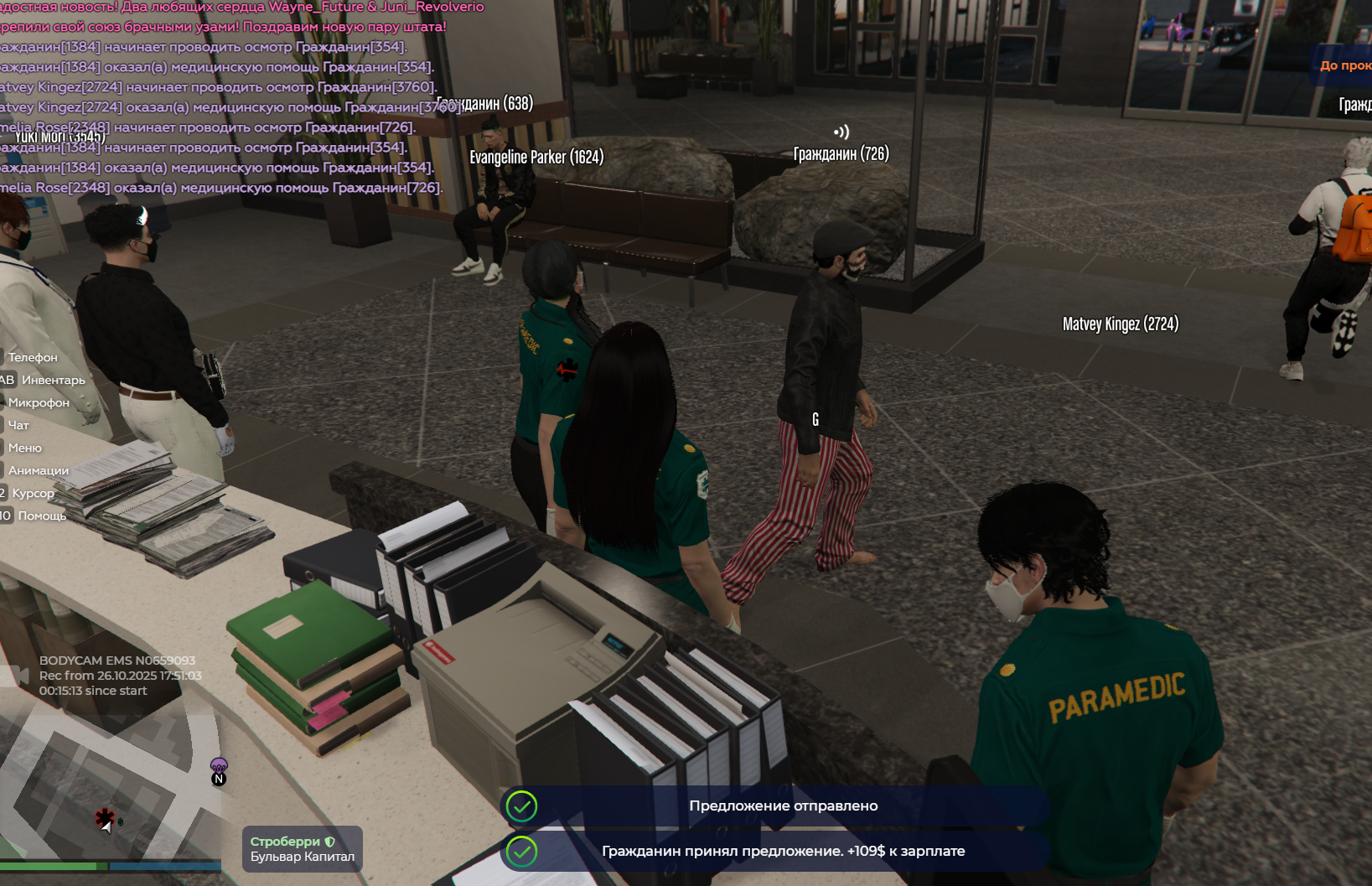Click the Меню entry in hint list
1372x886 pixels.
pyautogui.click(x=25, y=448)
